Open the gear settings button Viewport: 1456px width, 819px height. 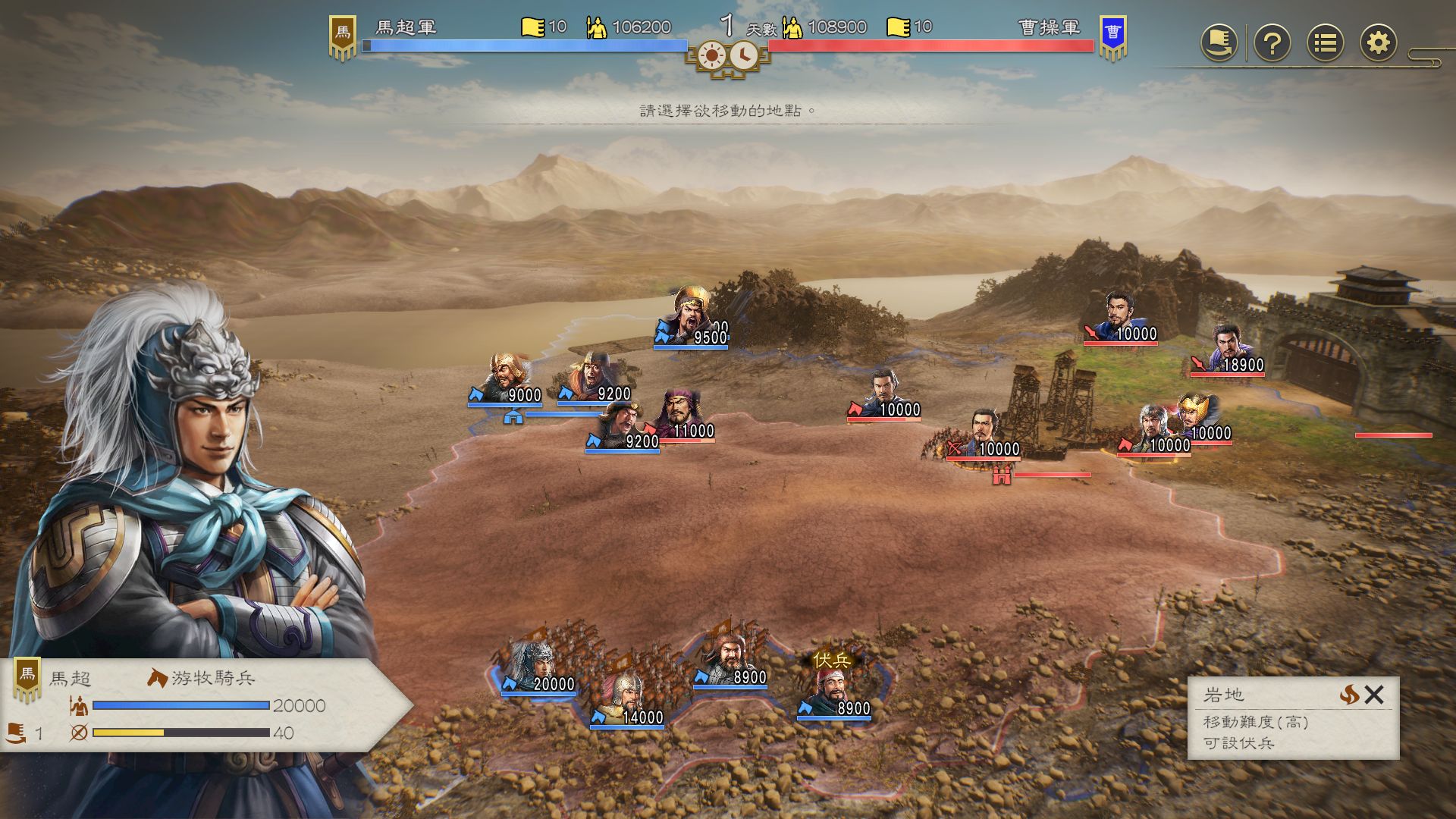pyautogui.click(x=1378, y=42)
